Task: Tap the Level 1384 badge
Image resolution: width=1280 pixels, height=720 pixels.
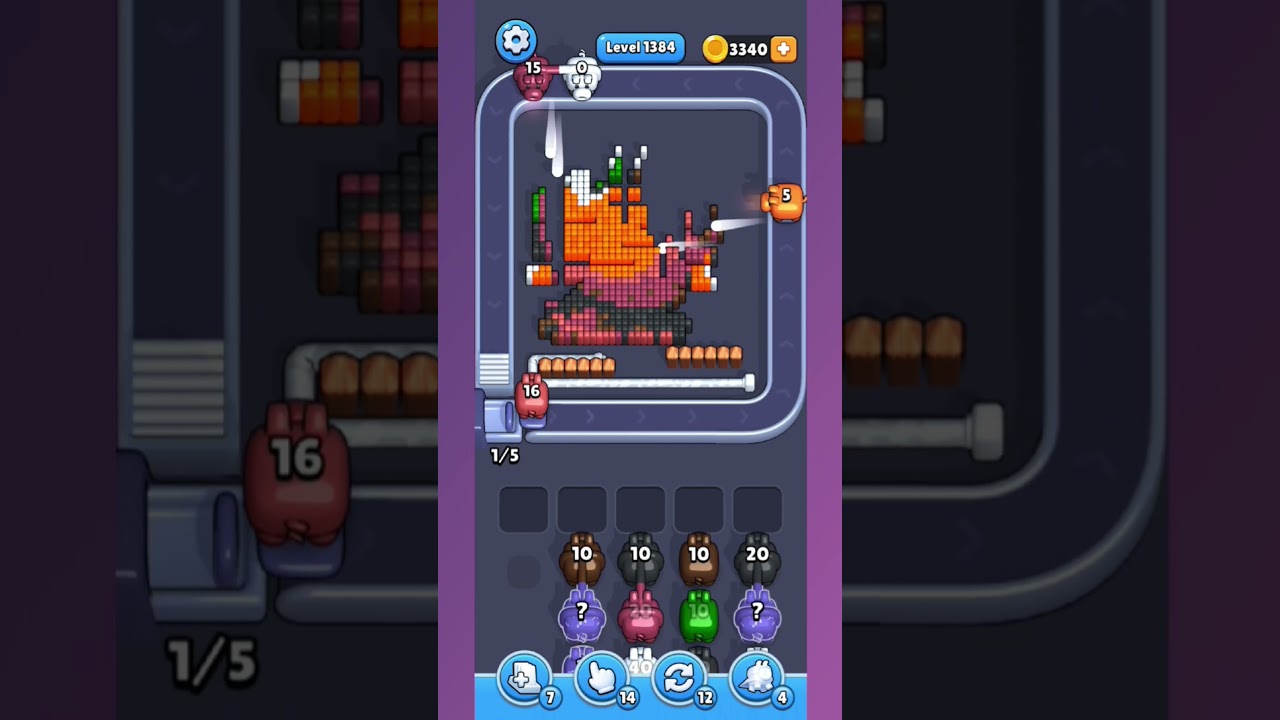Action: pyautogui.click(x=640, y=47)
